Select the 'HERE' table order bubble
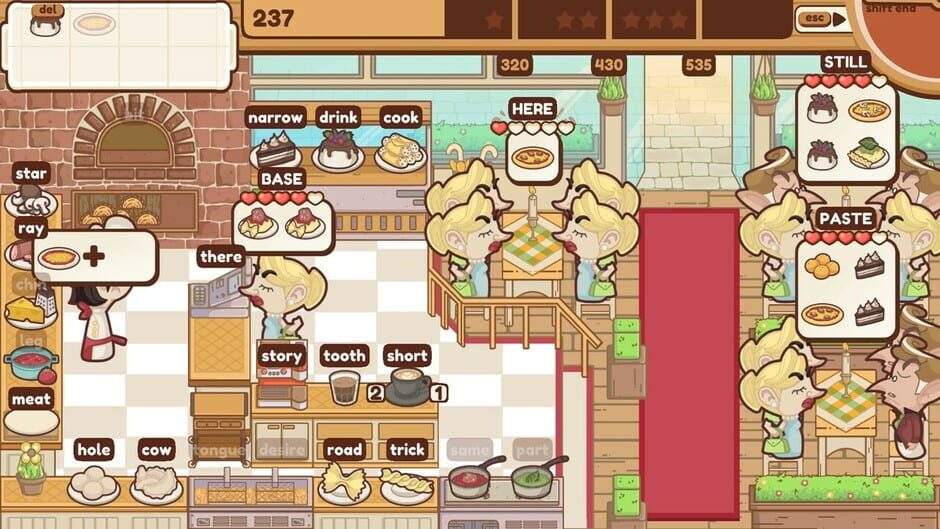 (532, 108)
